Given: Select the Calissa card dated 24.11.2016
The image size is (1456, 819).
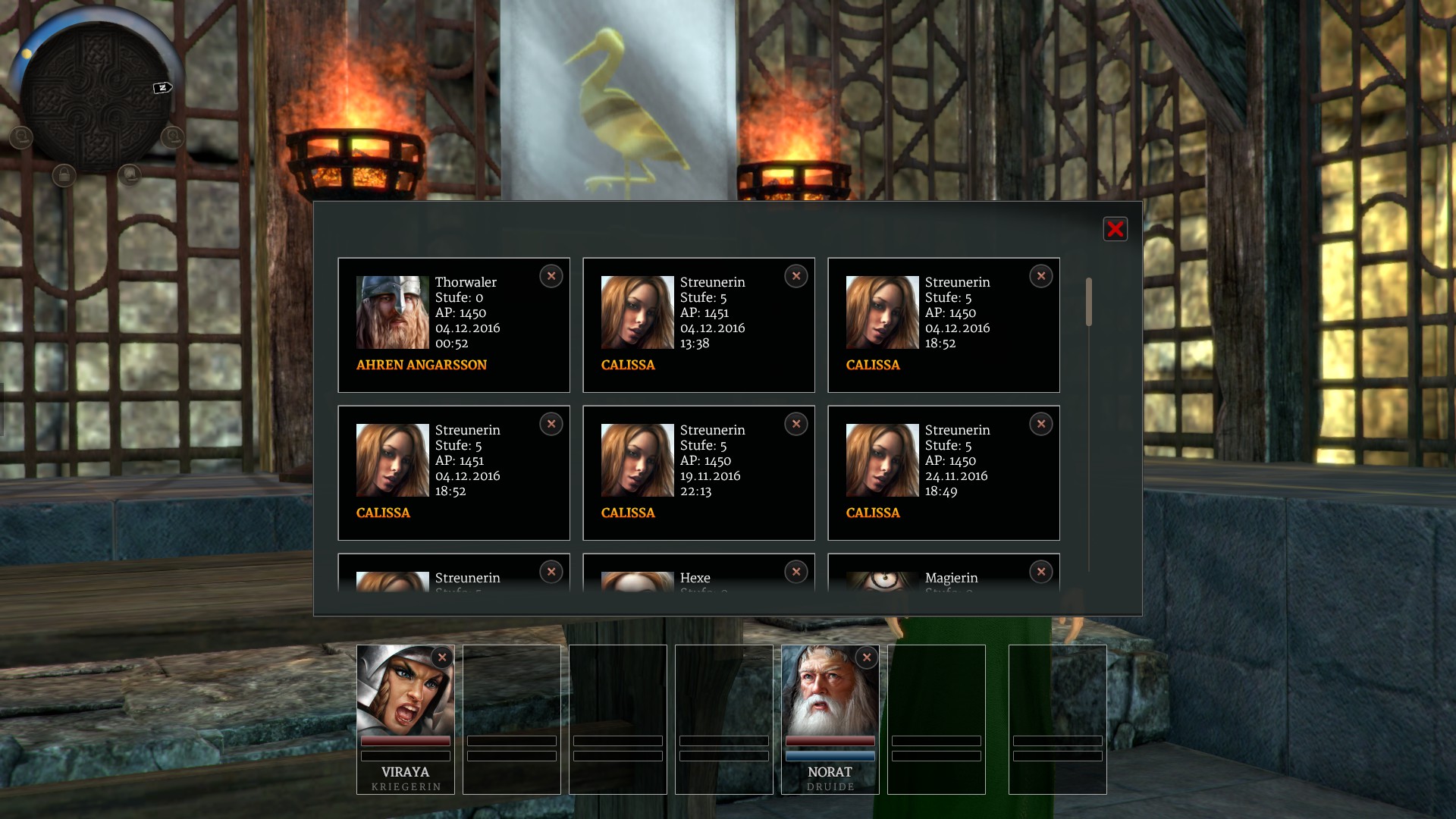Looking at the screenshot, I should (x=943, y=472).
